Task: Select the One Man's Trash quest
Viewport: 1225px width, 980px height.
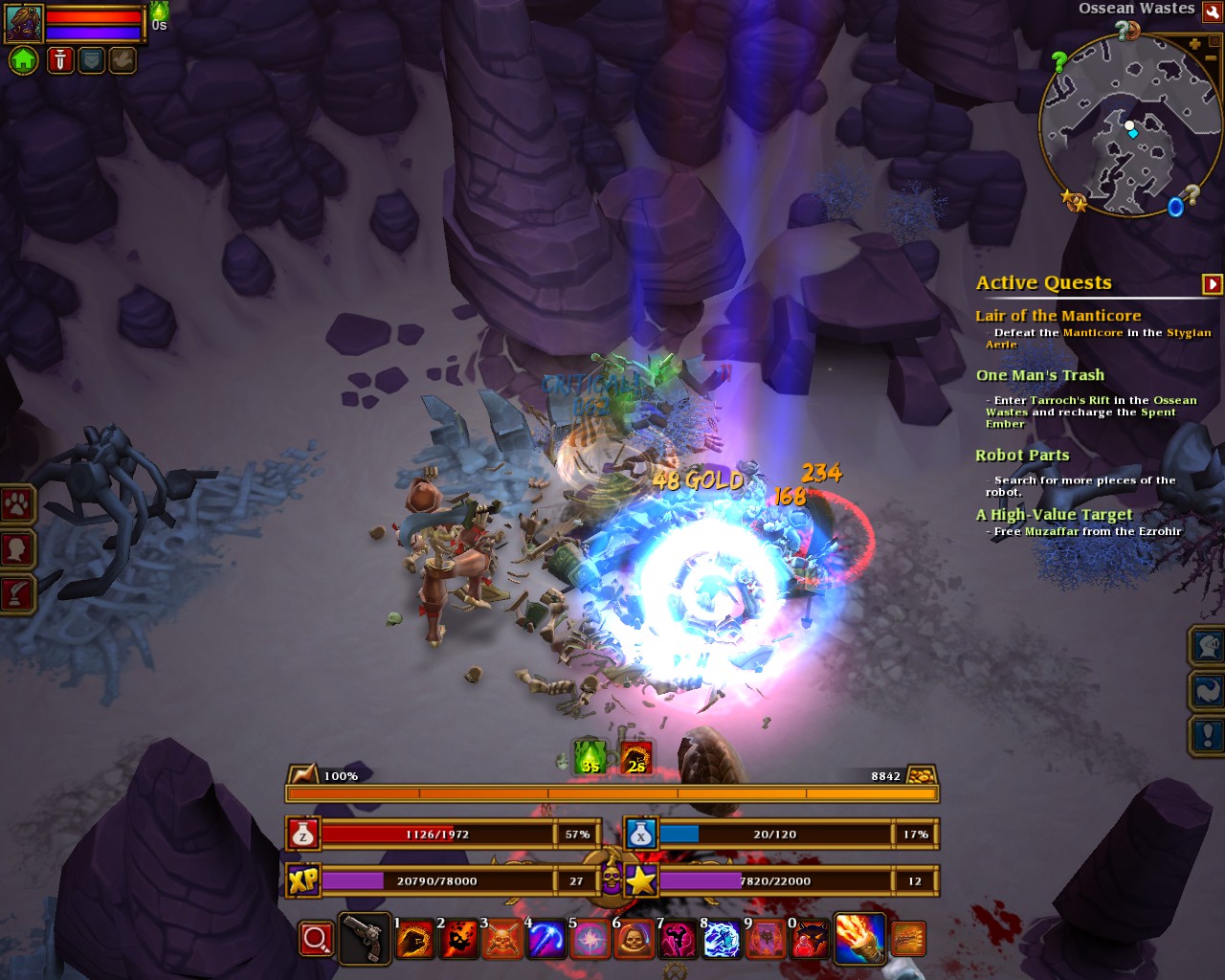Action: click(1039, 375)
